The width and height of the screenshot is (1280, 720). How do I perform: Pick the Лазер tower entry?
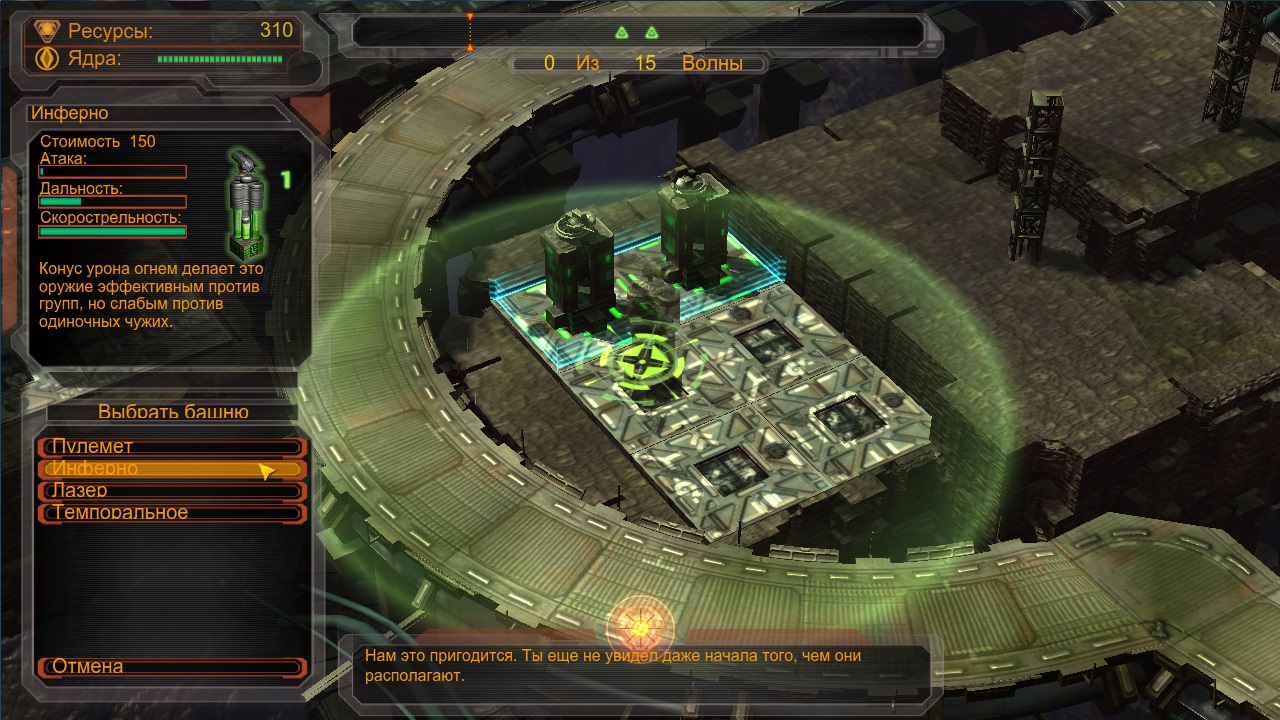pos(170,491)
